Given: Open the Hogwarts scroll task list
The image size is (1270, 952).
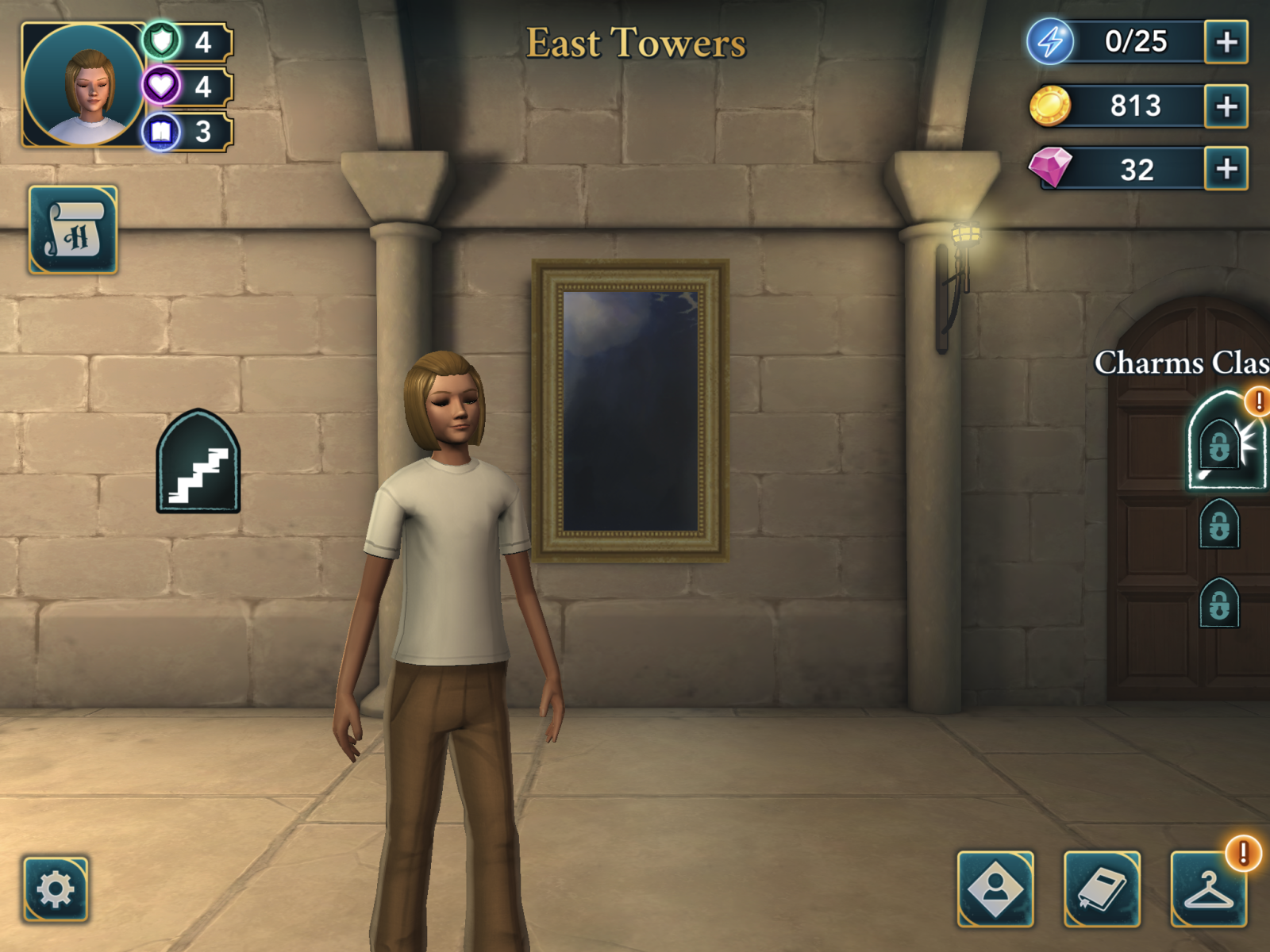Looking at the screenshot, I should coord(73,231).
